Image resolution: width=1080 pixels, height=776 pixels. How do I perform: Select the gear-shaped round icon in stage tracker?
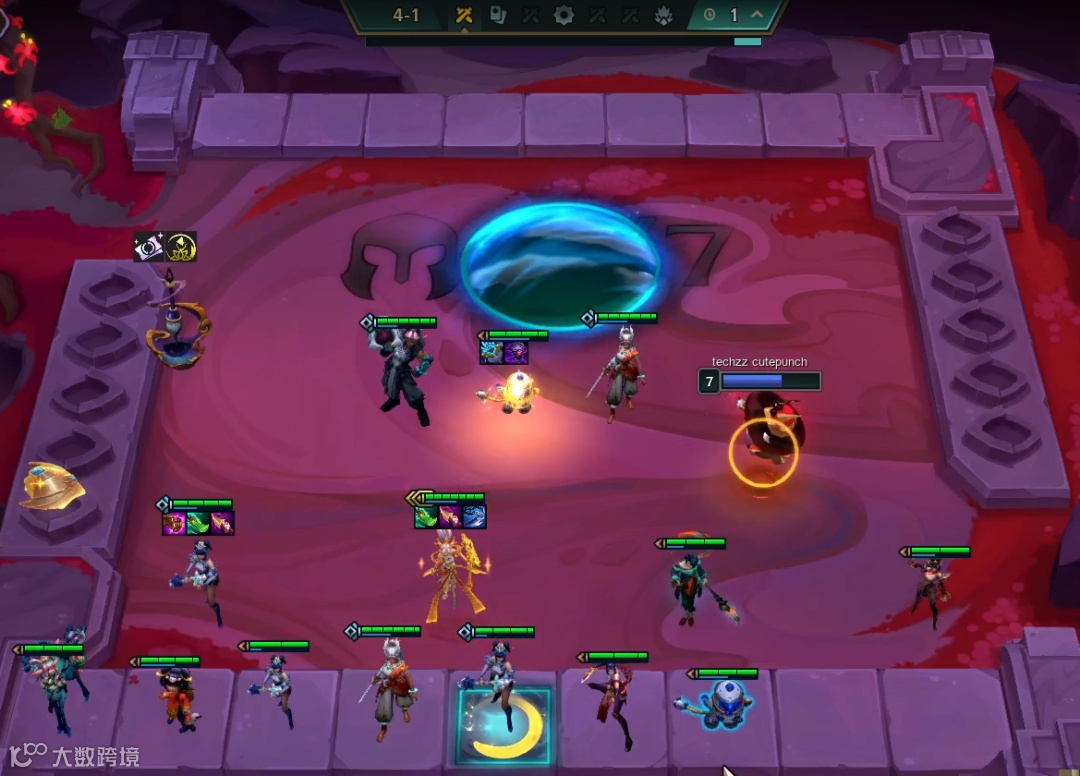point(564,15)
